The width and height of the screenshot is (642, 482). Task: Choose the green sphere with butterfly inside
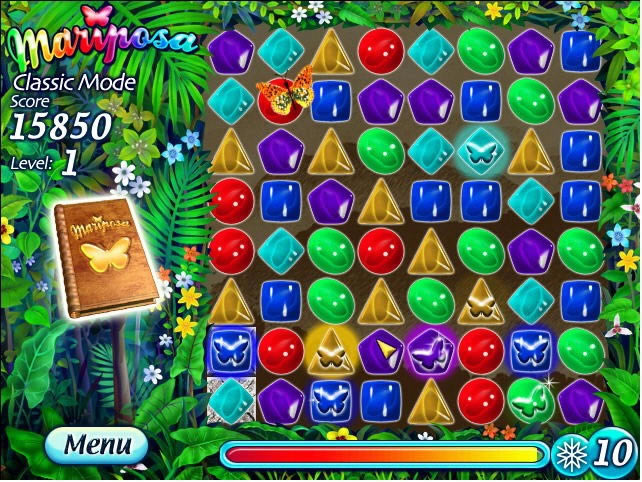point(530,400)
